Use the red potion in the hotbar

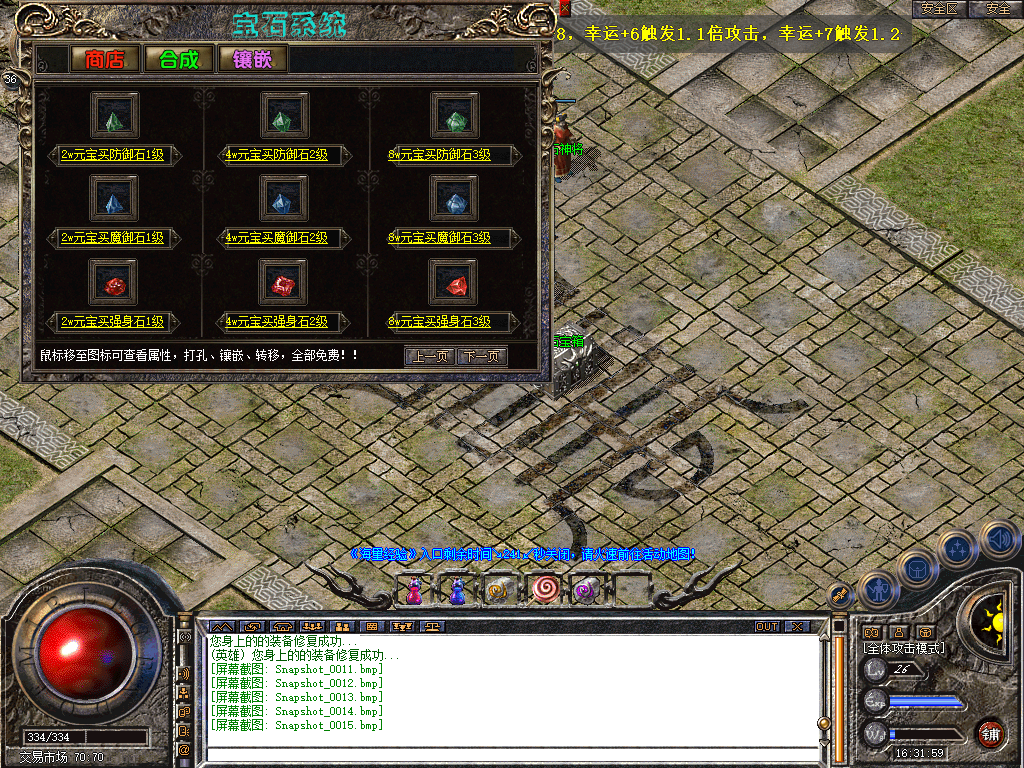[x=413, y=591]
